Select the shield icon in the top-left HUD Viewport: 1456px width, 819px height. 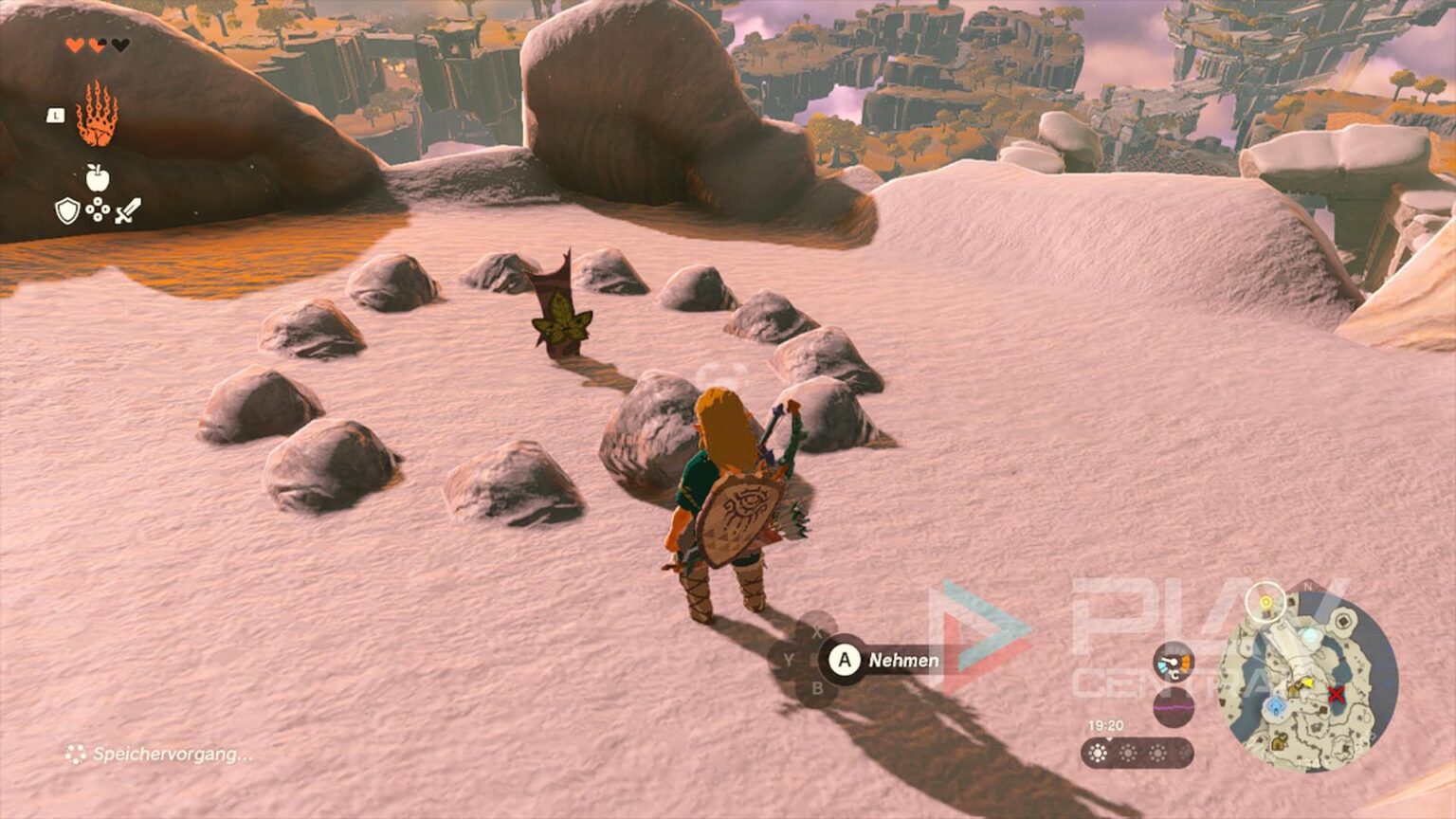click(66, 211)
